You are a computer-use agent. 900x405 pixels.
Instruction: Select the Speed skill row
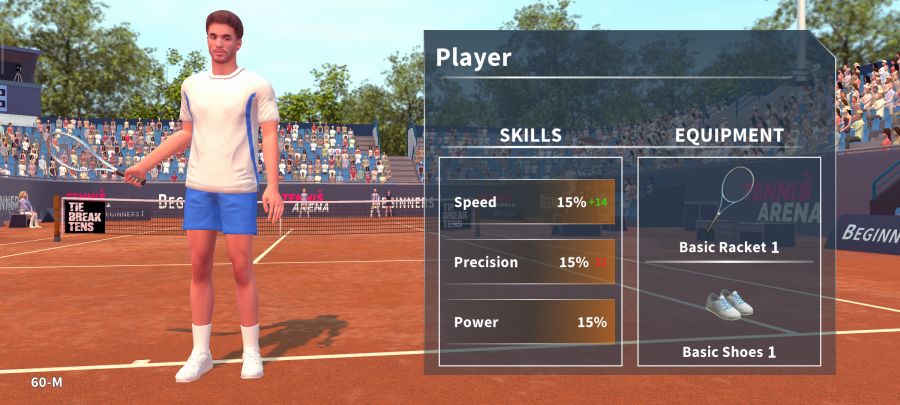coord(530,202)
